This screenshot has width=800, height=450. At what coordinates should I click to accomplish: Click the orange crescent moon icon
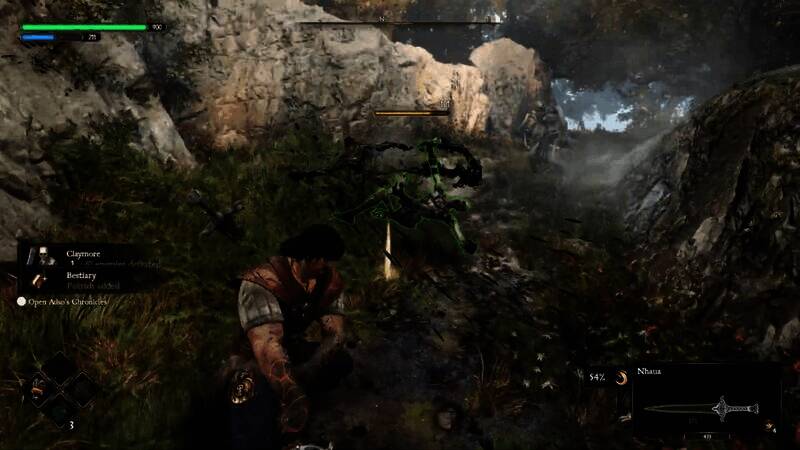tap(621, 377)
